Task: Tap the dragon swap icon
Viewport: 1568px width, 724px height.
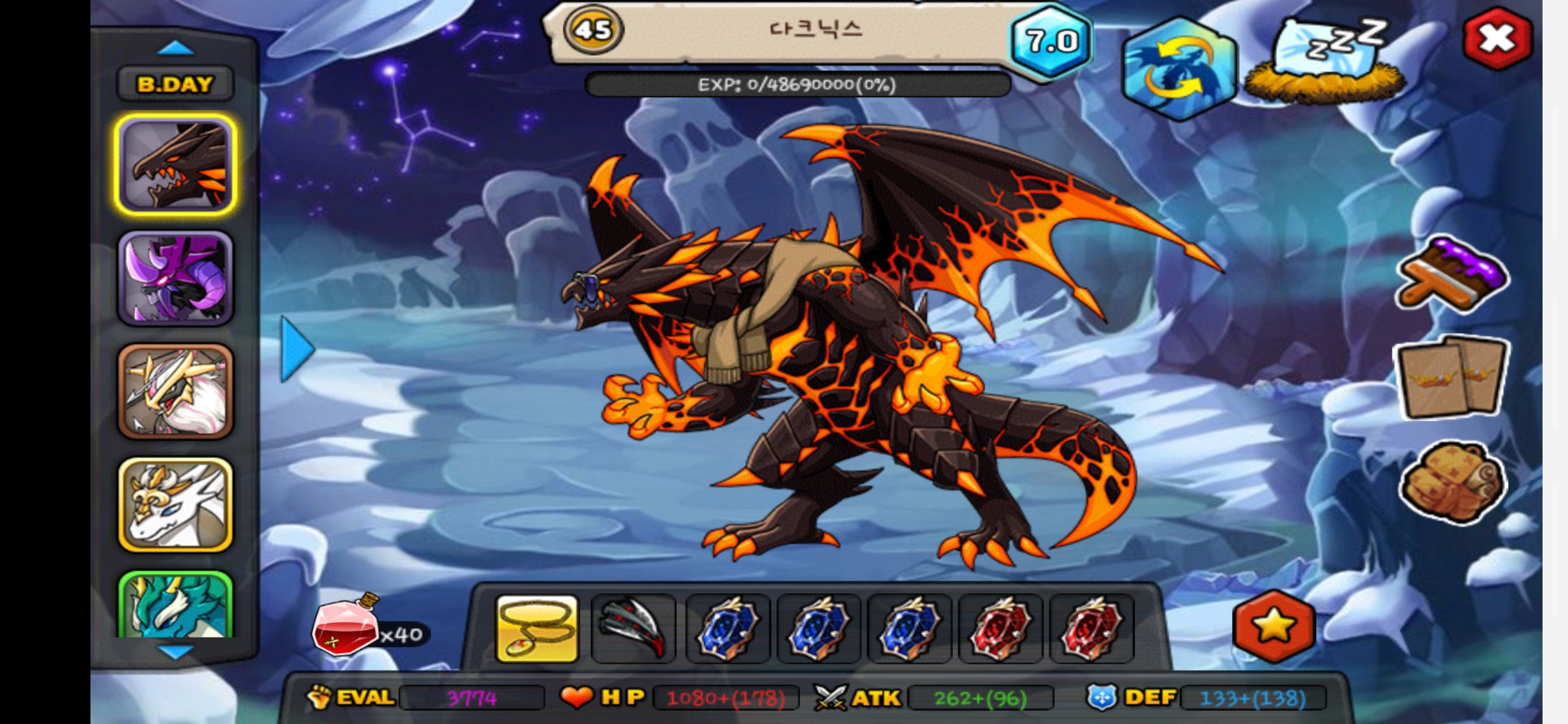Action: 1179,68
